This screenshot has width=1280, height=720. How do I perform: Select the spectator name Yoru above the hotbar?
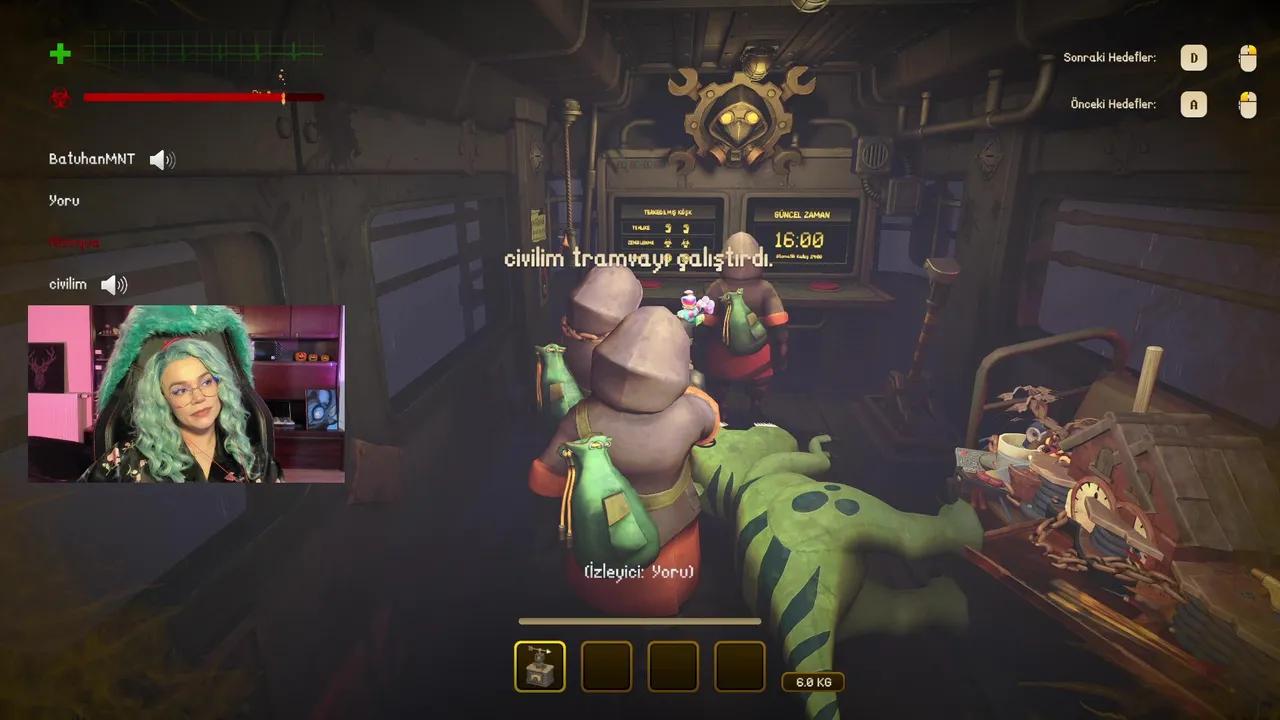[638, 571]
